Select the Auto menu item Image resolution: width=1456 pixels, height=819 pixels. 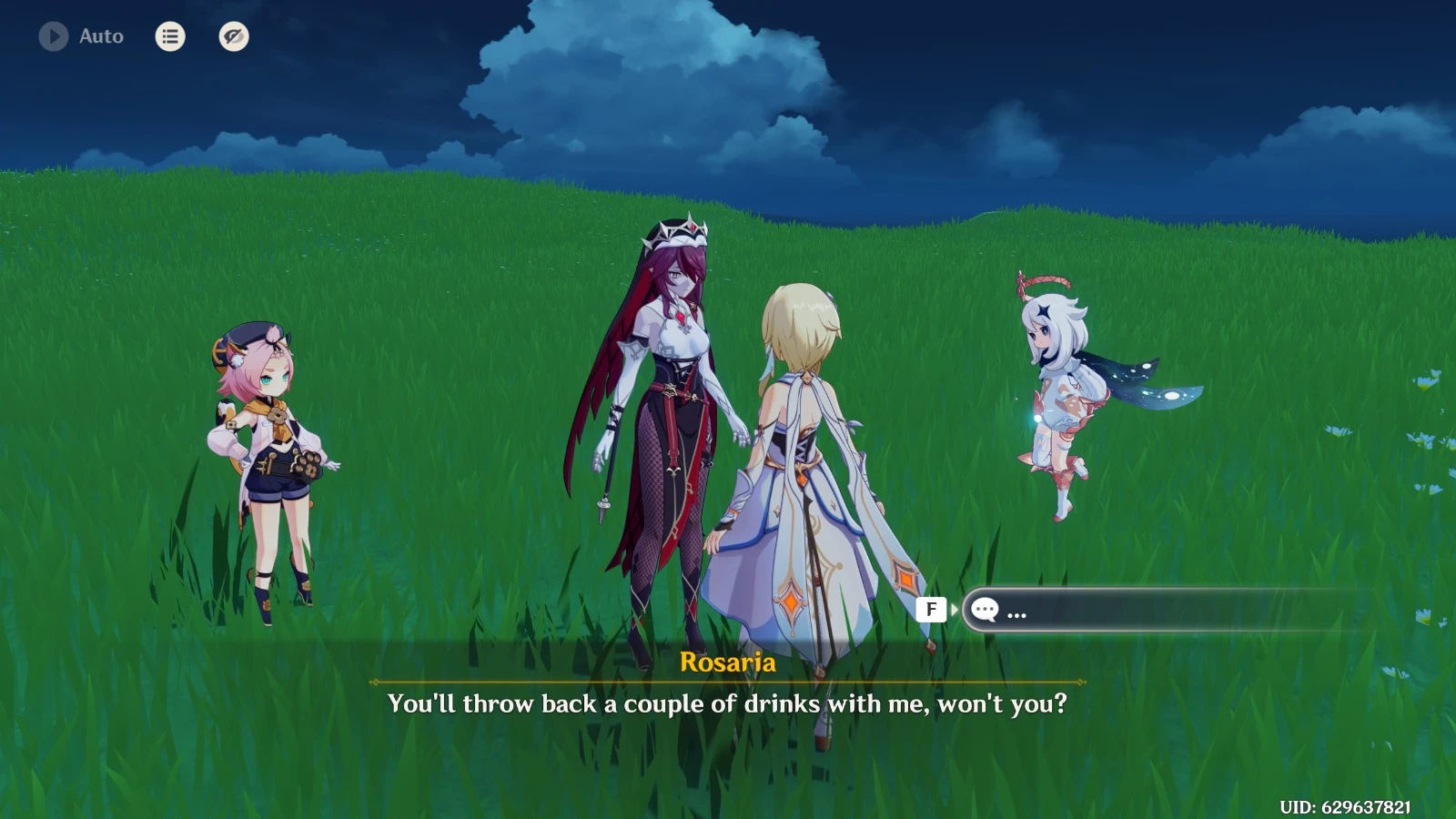click(x=100, y=36)
